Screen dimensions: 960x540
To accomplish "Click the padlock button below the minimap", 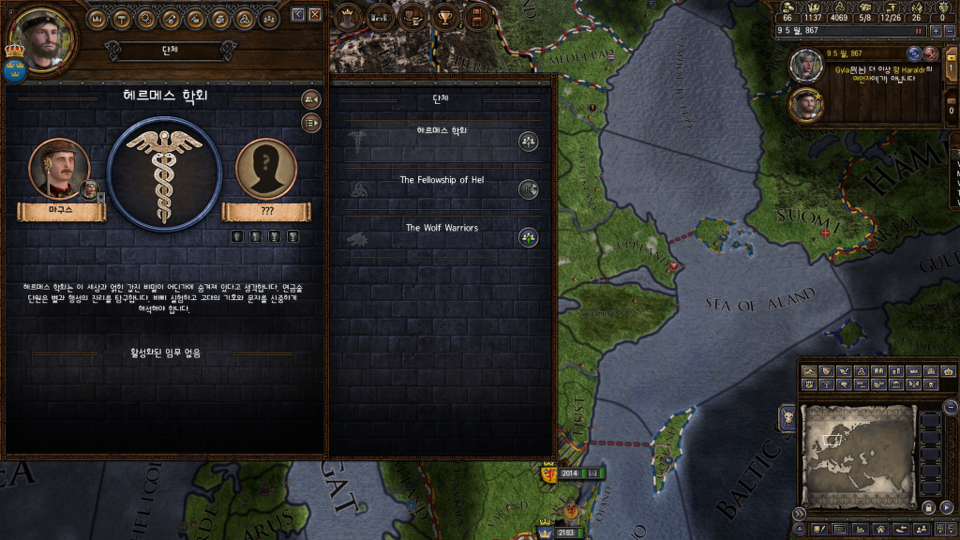I will tap(929, 508).
